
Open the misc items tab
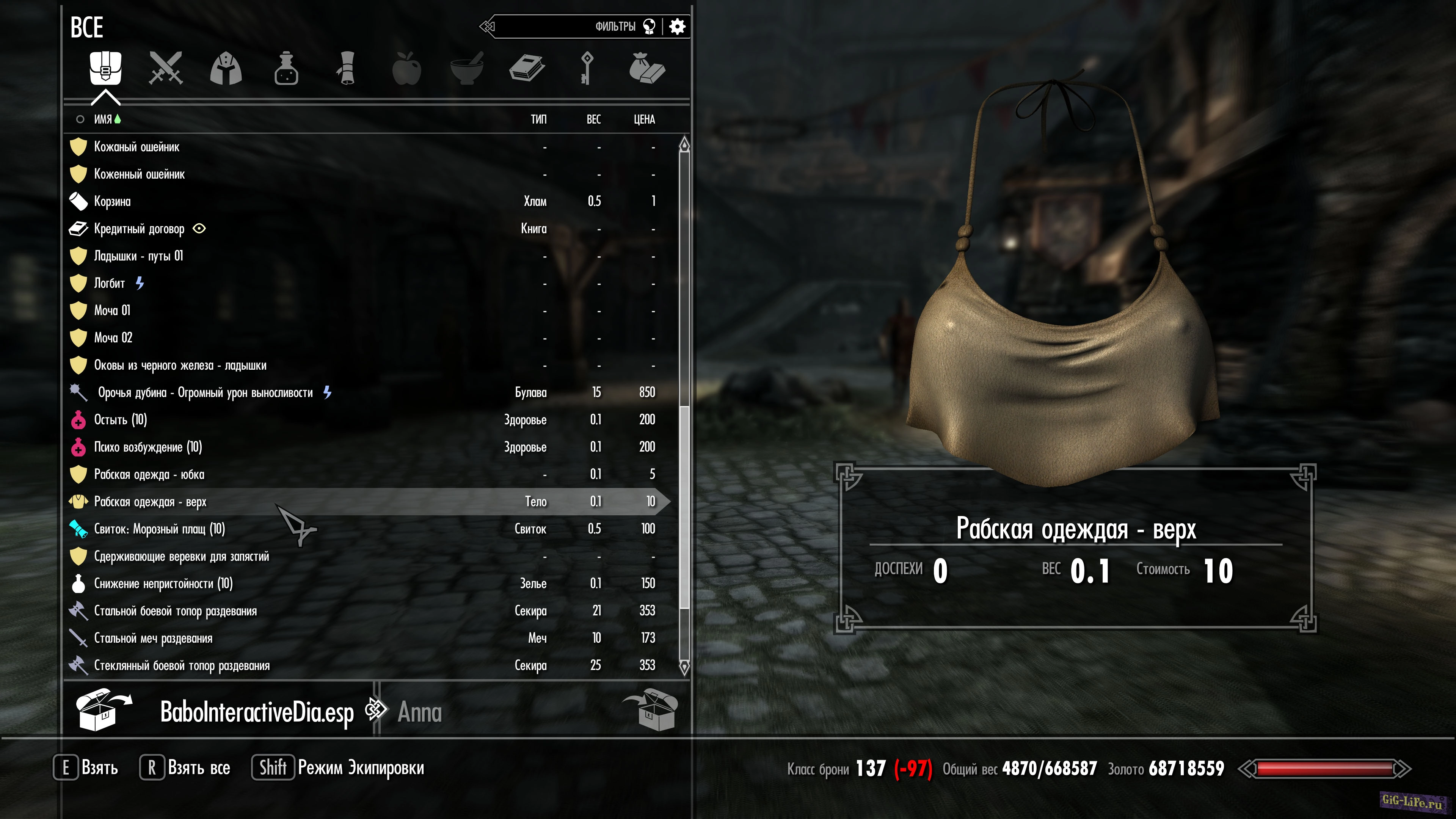point(647,68)
